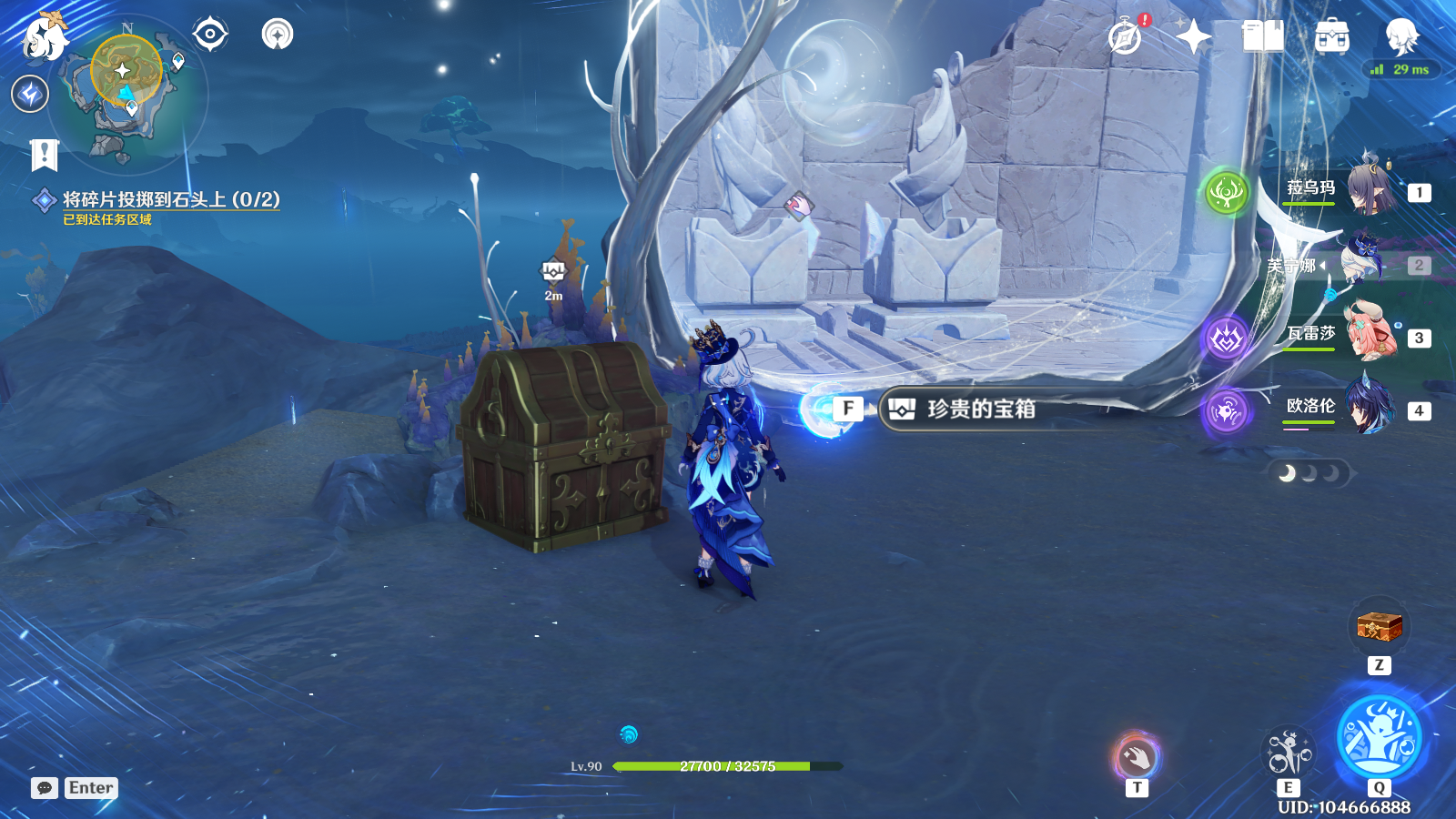Activate the elemental skill icon
The height and width of the screenshot is (819, 1456).
click(x=1289, y=752)
